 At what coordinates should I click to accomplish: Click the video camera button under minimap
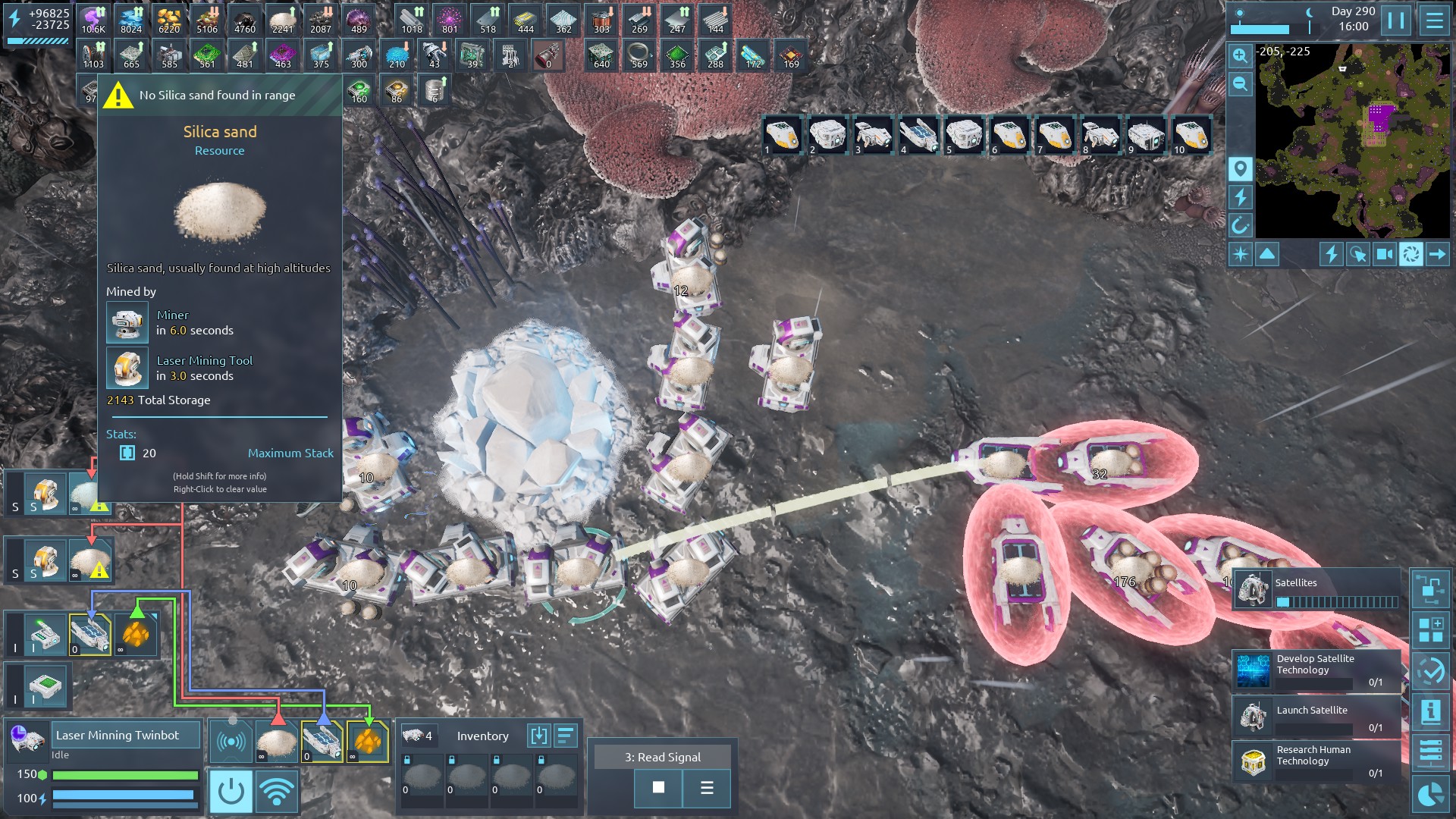point(1384,254)
